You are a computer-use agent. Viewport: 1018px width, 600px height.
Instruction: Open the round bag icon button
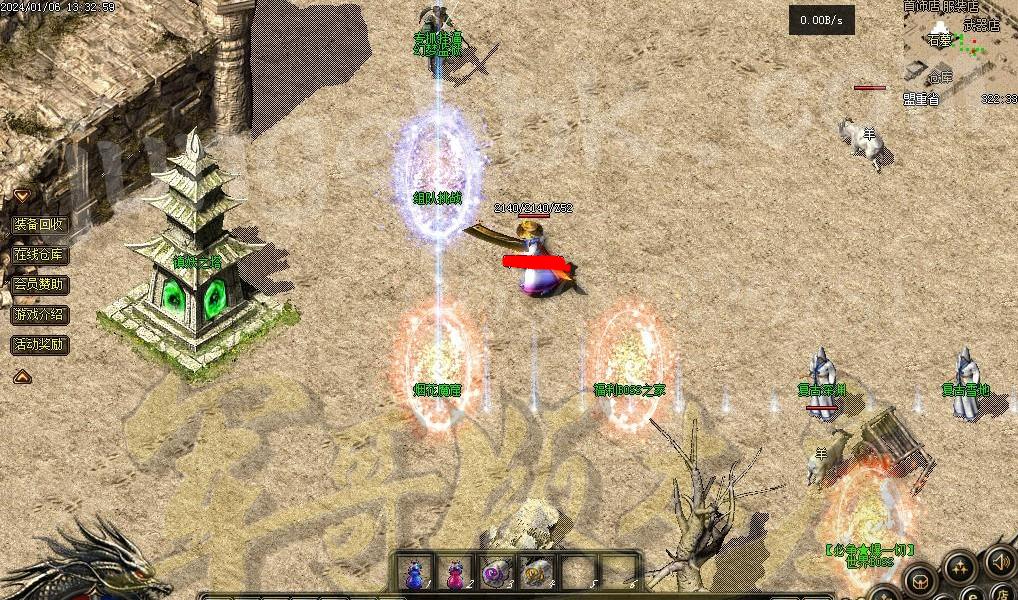pos(920,582)
